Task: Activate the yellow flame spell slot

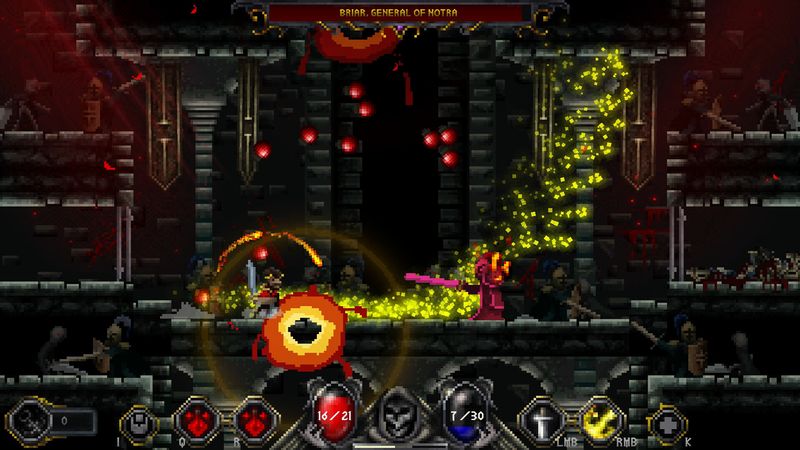Action: 596,421
